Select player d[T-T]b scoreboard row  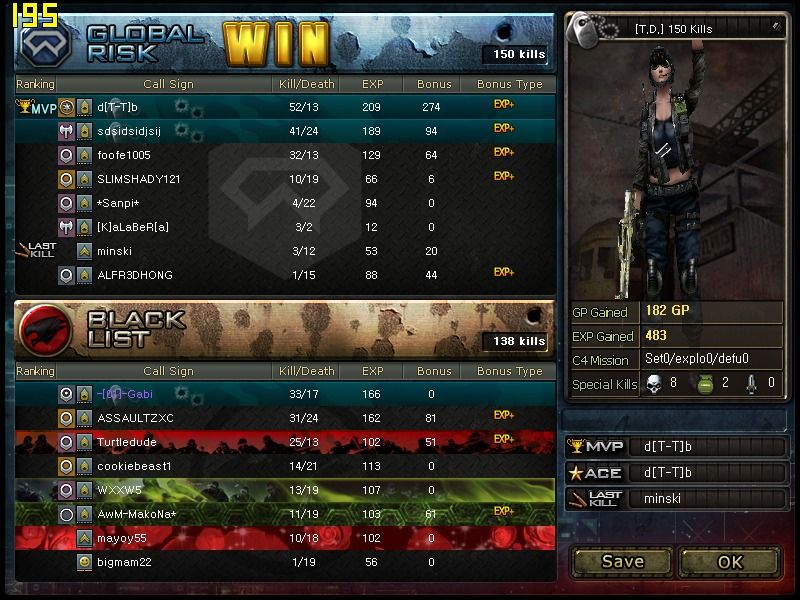(x=285, y=107)
